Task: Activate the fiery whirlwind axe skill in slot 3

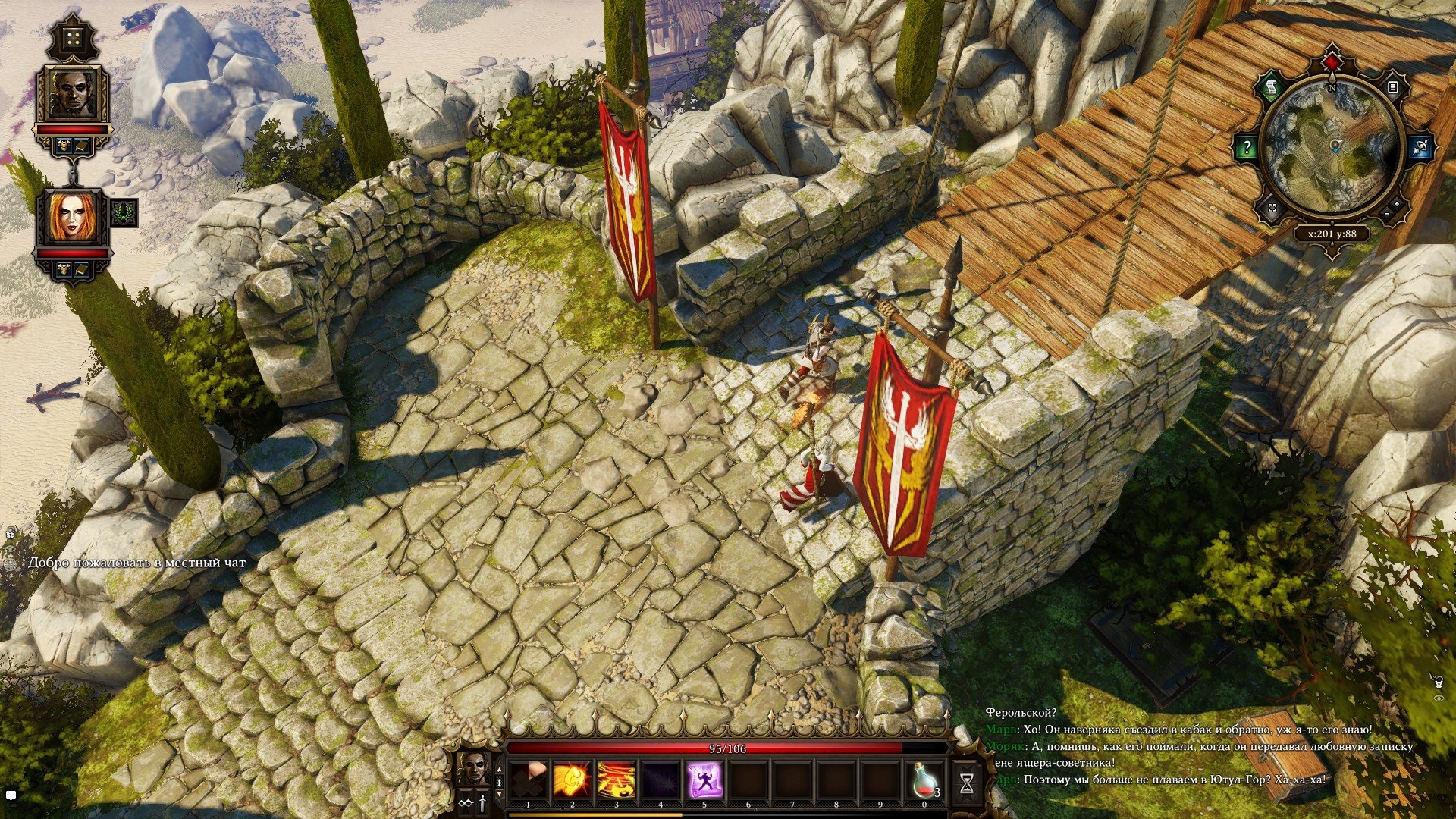Action: pyautogui.click(x=616, y=780)
